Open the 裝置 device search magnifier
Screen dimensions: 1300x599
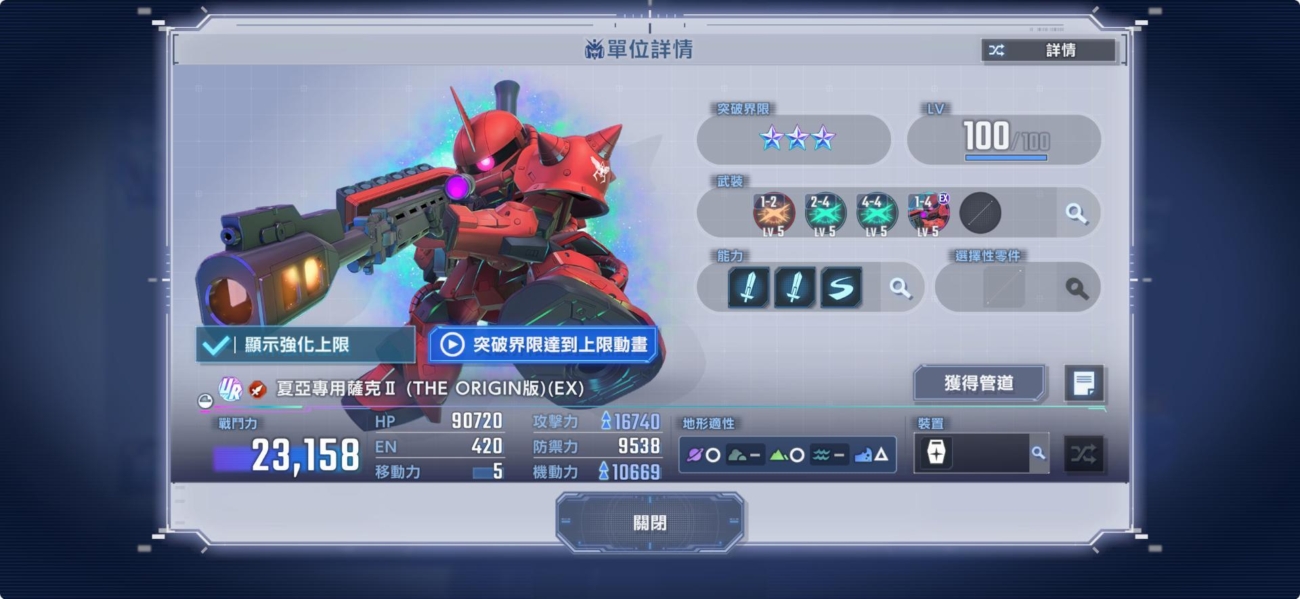[1038, 453]
